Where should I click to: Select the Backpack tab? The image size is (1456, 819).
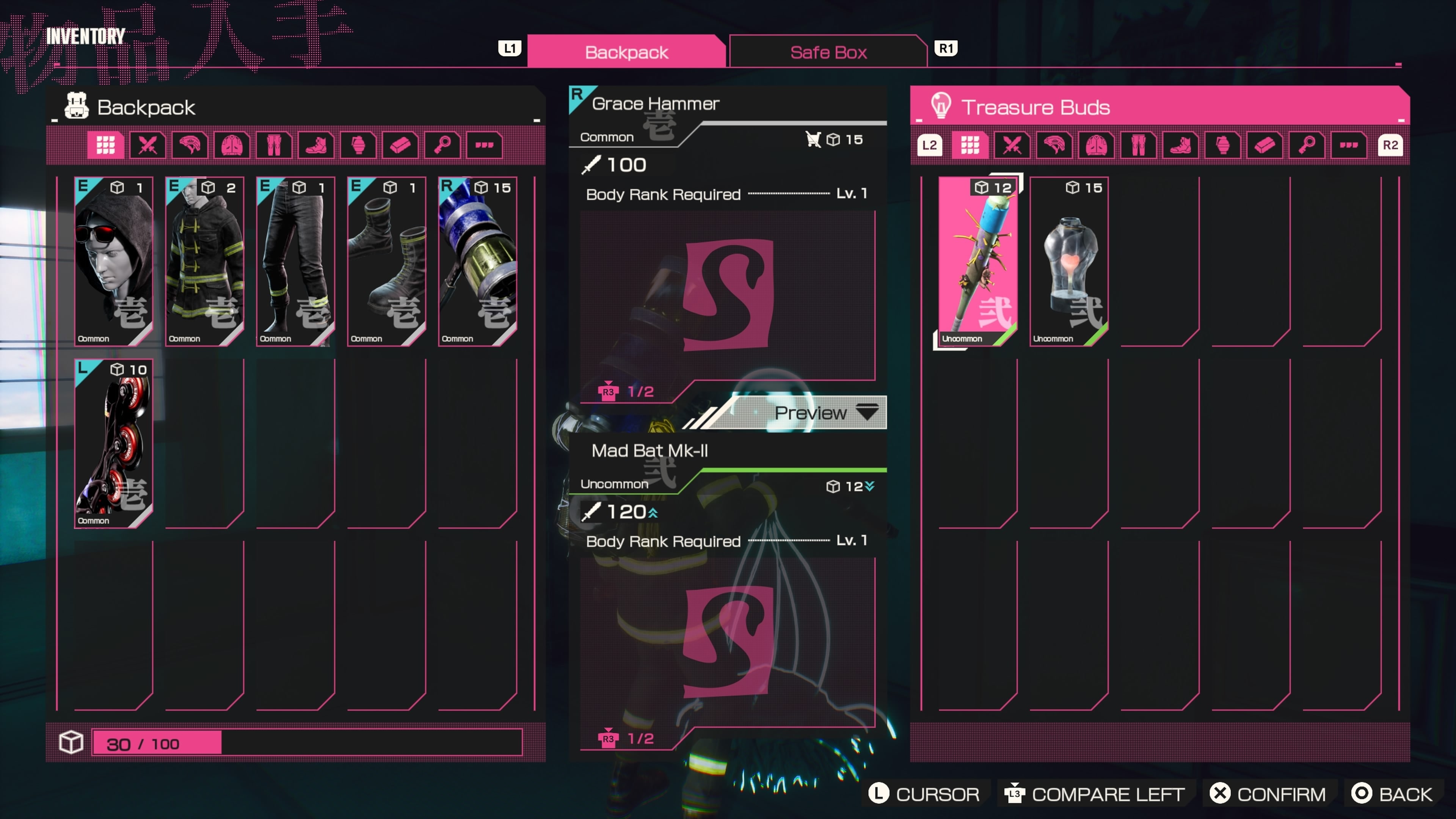(626, 52)
